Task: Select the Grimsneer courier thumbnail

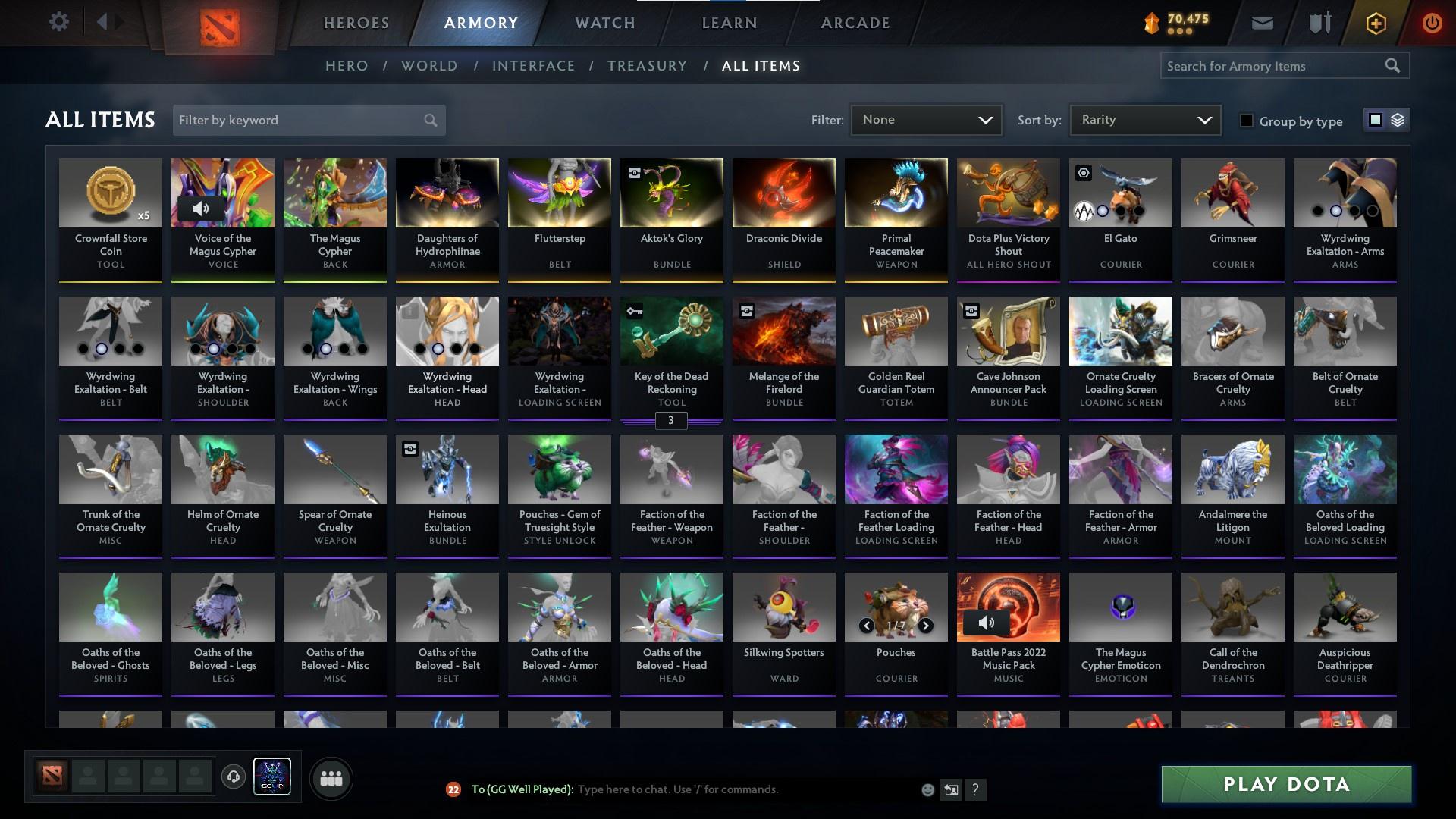Action: pos(1232,193)
